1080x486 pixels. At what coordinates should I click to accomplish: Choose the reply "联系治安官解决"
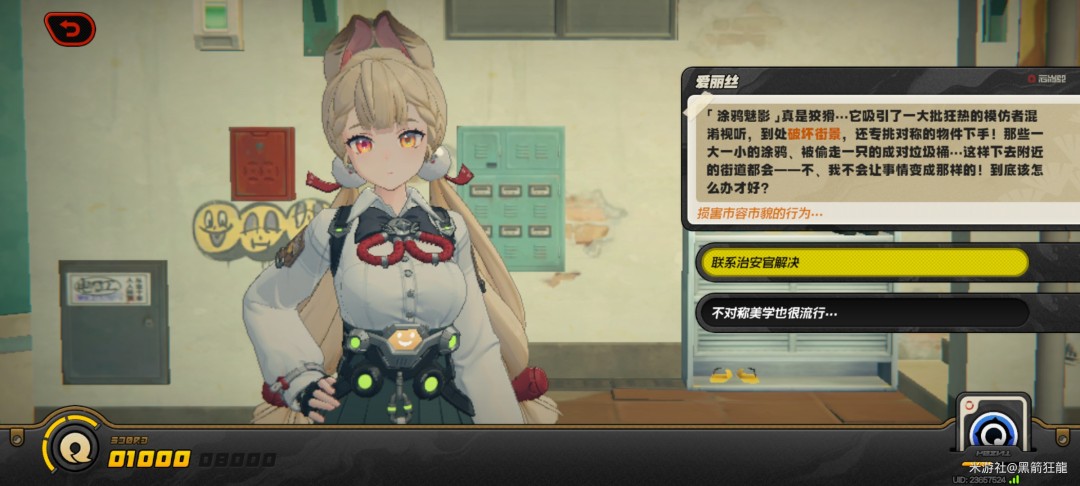(x=862, y=263)
